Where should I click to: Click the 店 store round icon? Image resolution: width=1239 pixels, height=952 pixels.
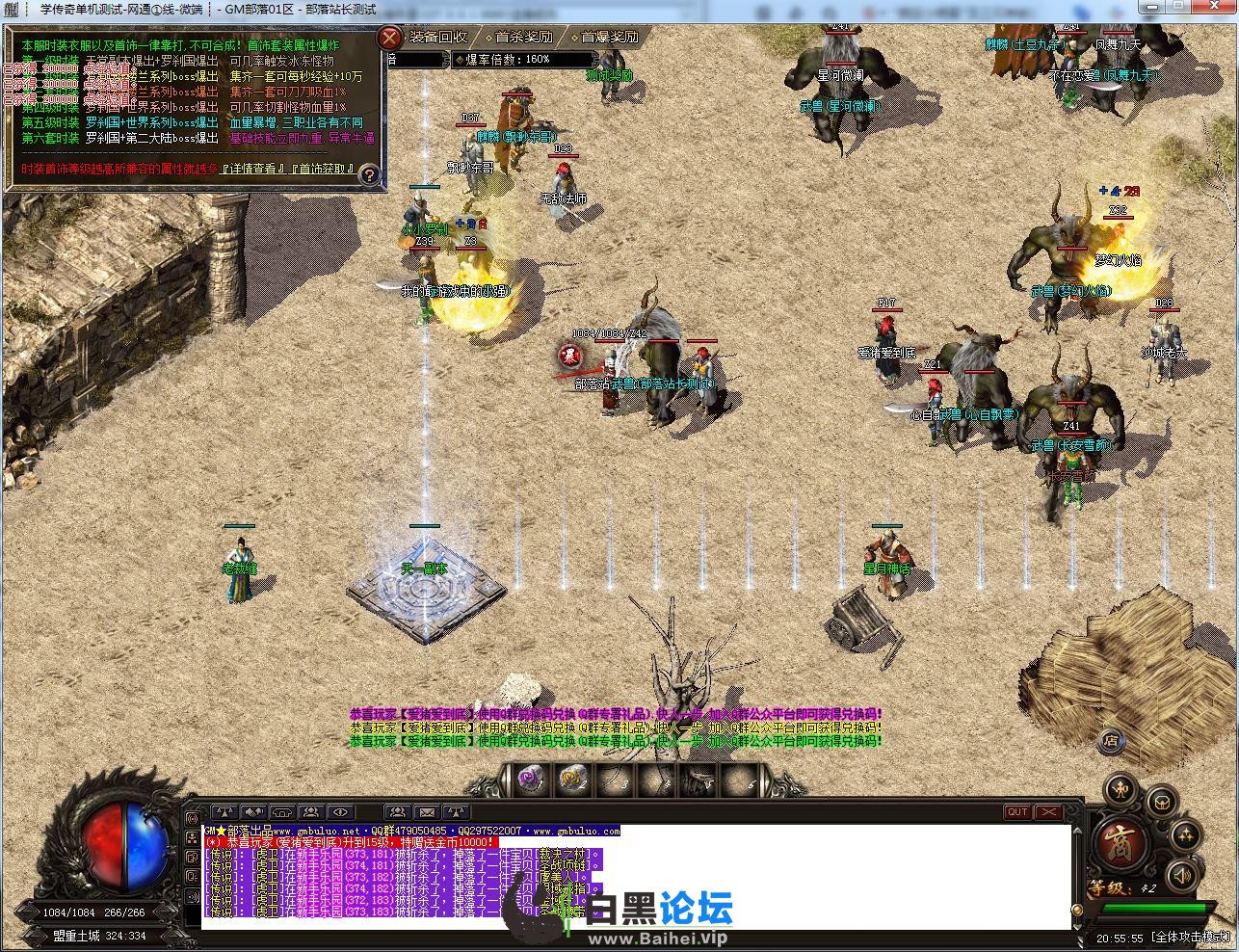coord(1111,741)
